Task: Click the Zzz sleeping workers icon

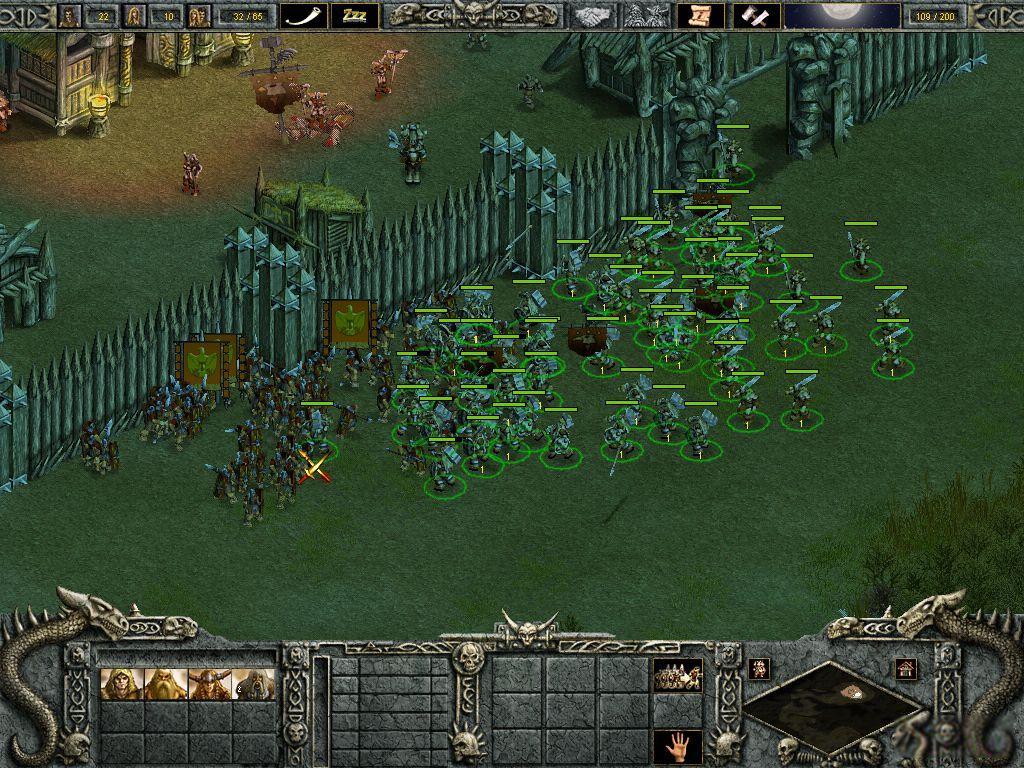Action: 354,15
